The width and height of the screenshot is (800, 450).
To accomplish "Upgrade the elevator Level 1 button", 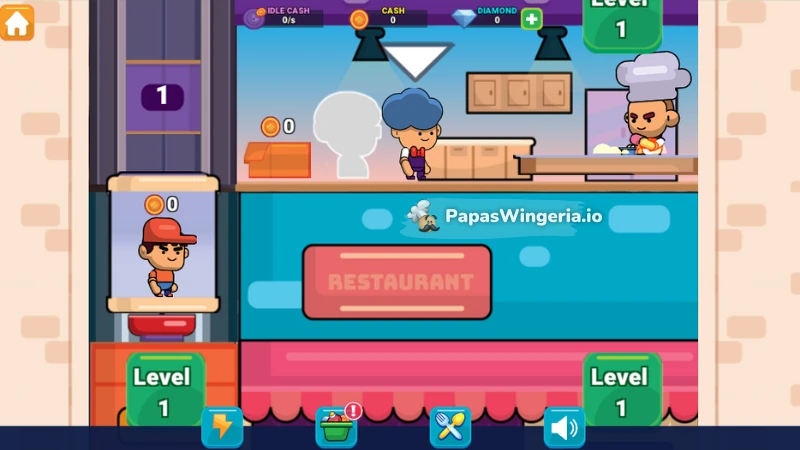I will 164,391.
